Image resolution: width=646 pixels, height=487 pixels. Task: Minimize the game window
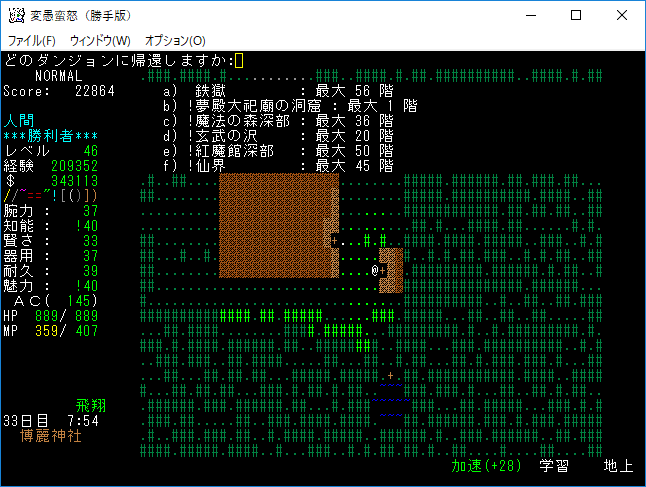(x=530, y=15)
